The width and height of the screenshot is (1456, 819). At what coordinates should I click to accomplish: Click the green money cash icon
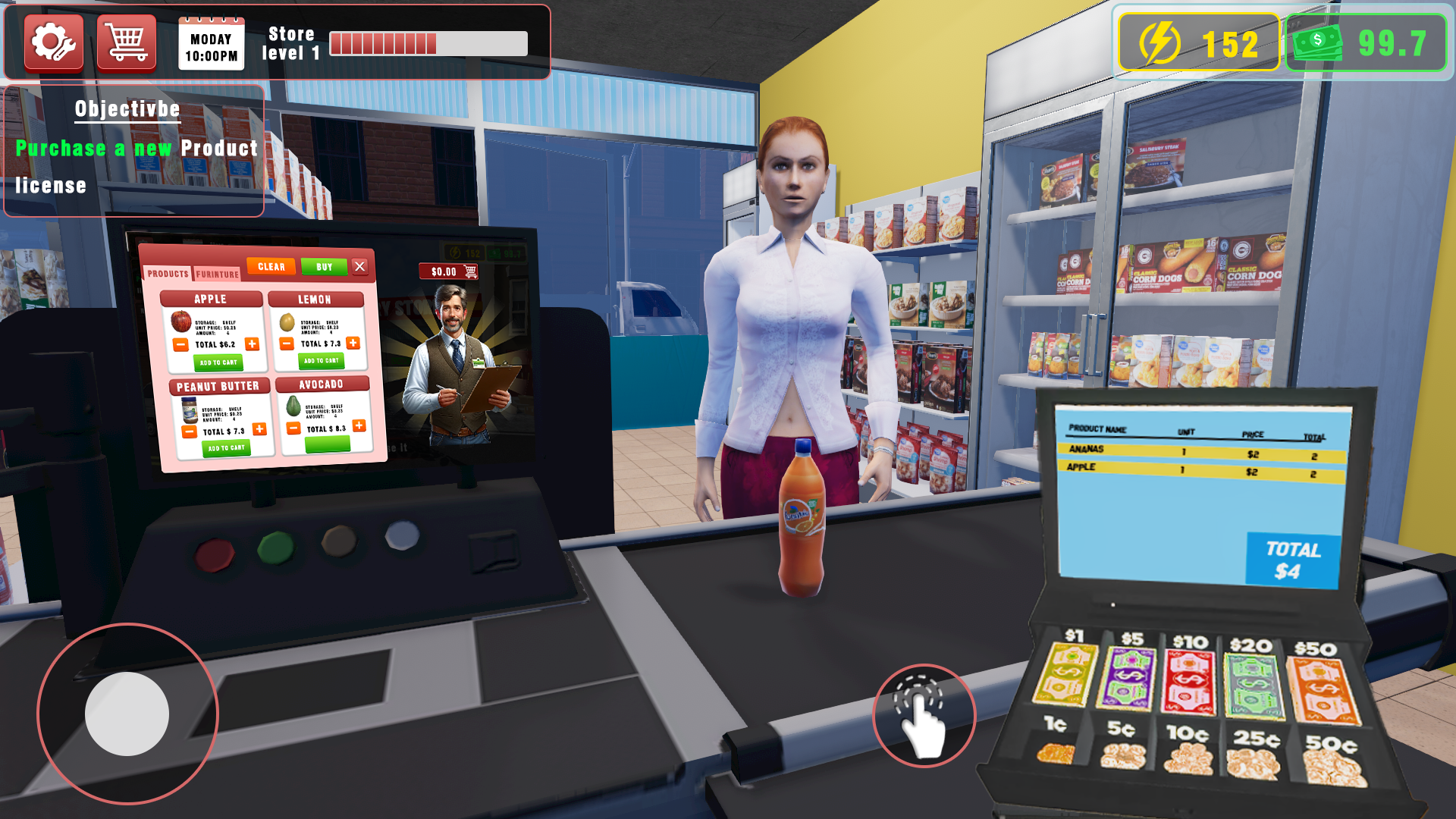click(1319, 43)
